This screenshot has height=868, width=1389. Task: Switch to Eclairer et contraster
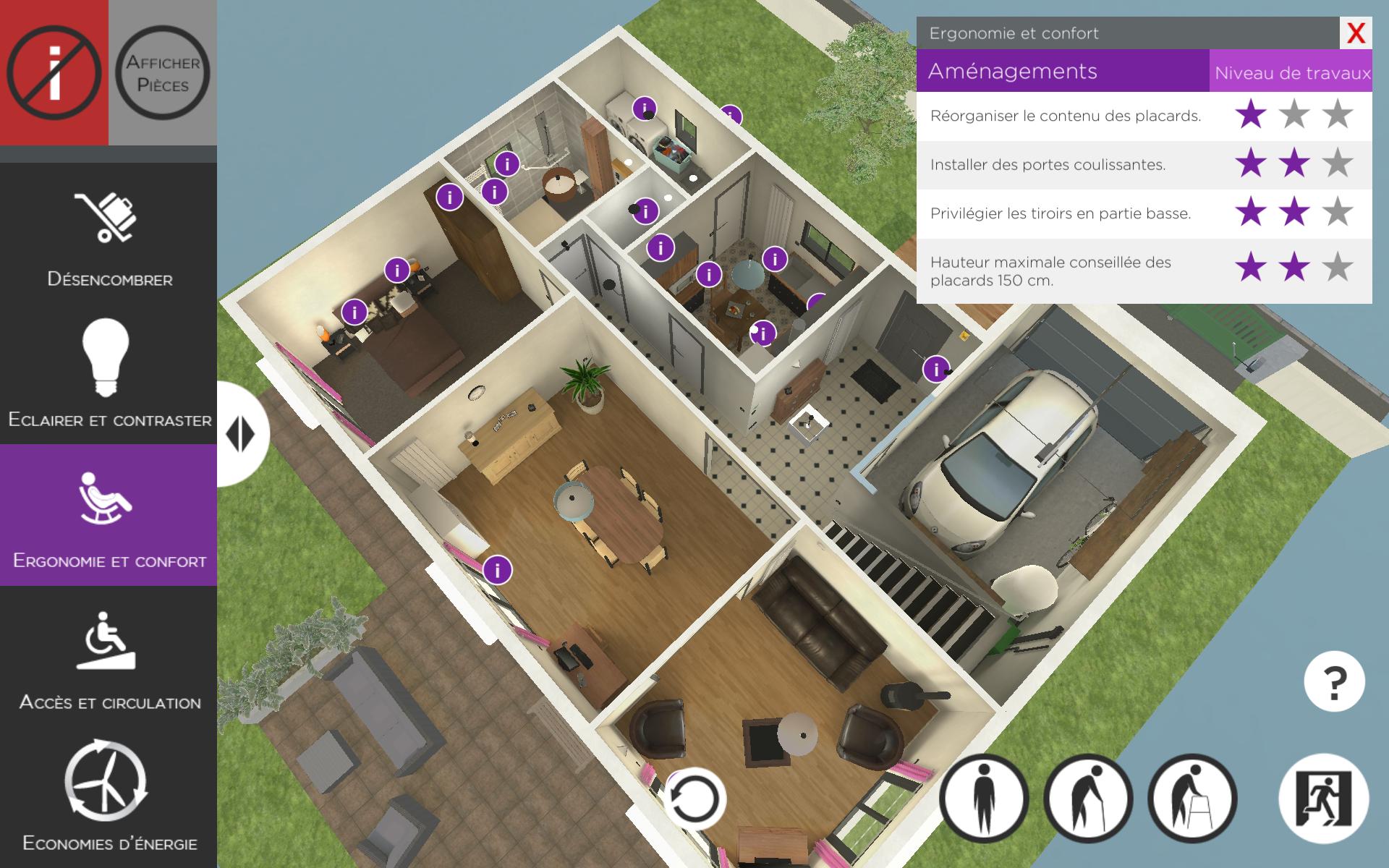click(x=109, y=373)
